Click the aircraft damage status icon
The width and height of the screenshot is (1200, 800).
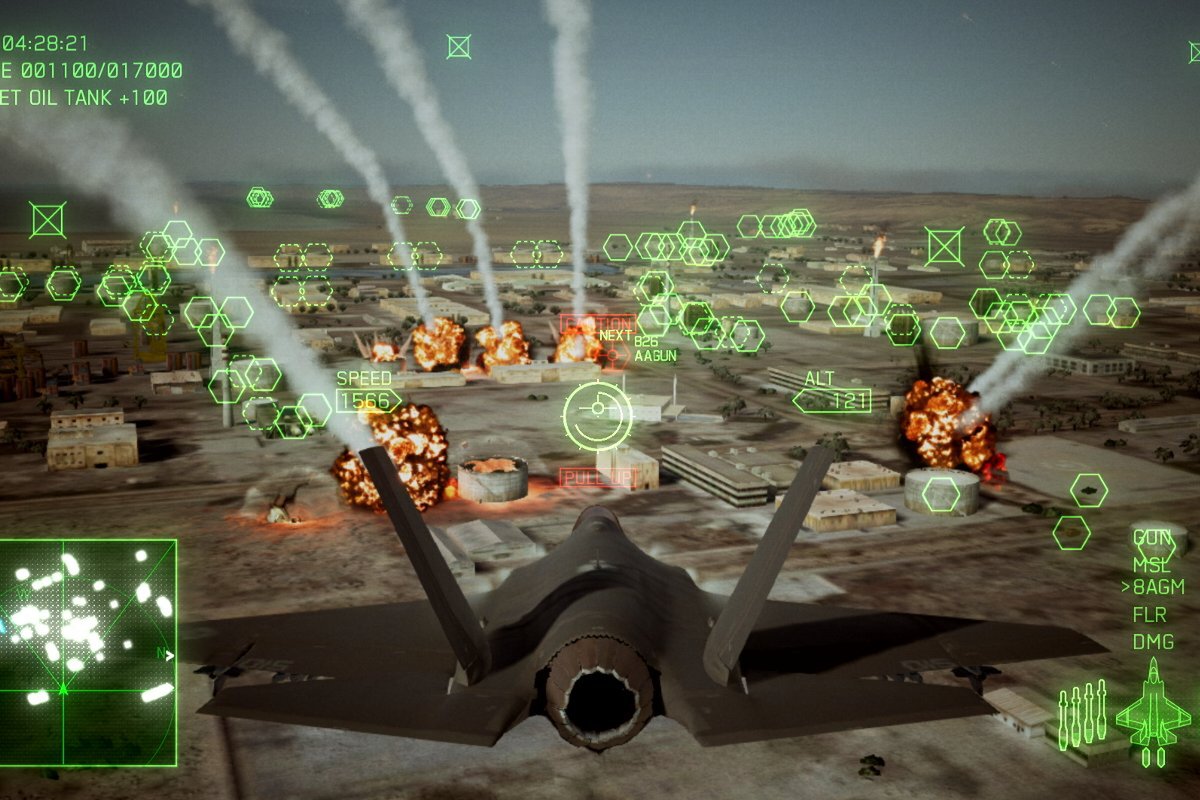(x=1153, y=712)
